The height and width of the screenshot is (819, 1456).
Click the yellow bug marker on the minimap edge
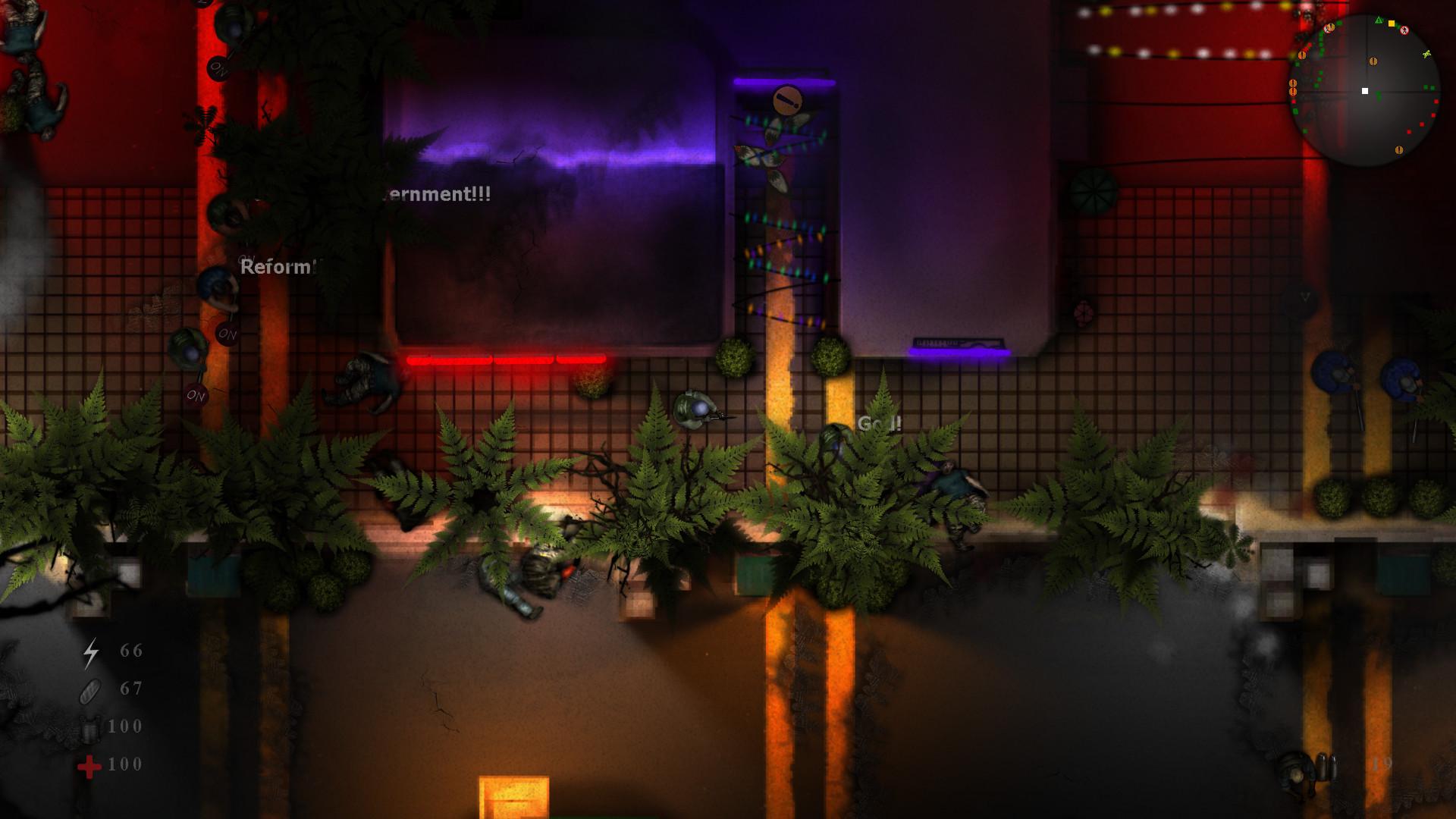coord(1426,54)
